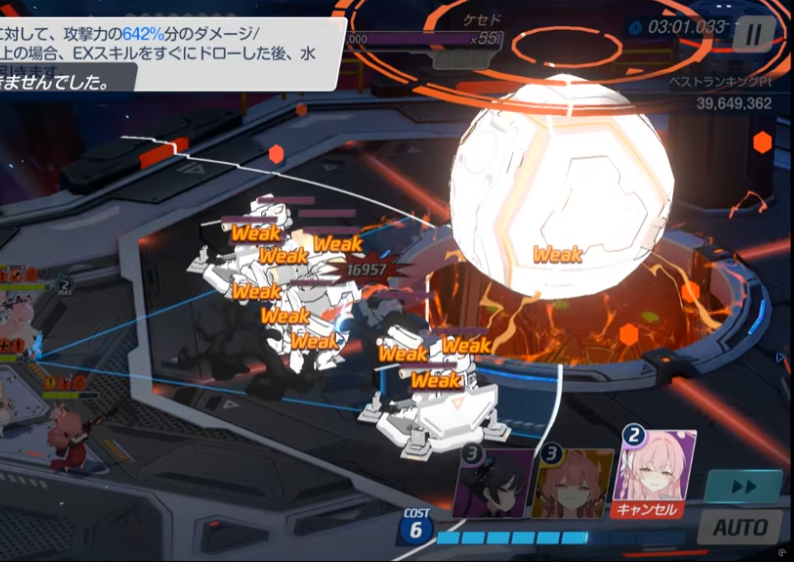Select the dark-haired student skill card

493,485
